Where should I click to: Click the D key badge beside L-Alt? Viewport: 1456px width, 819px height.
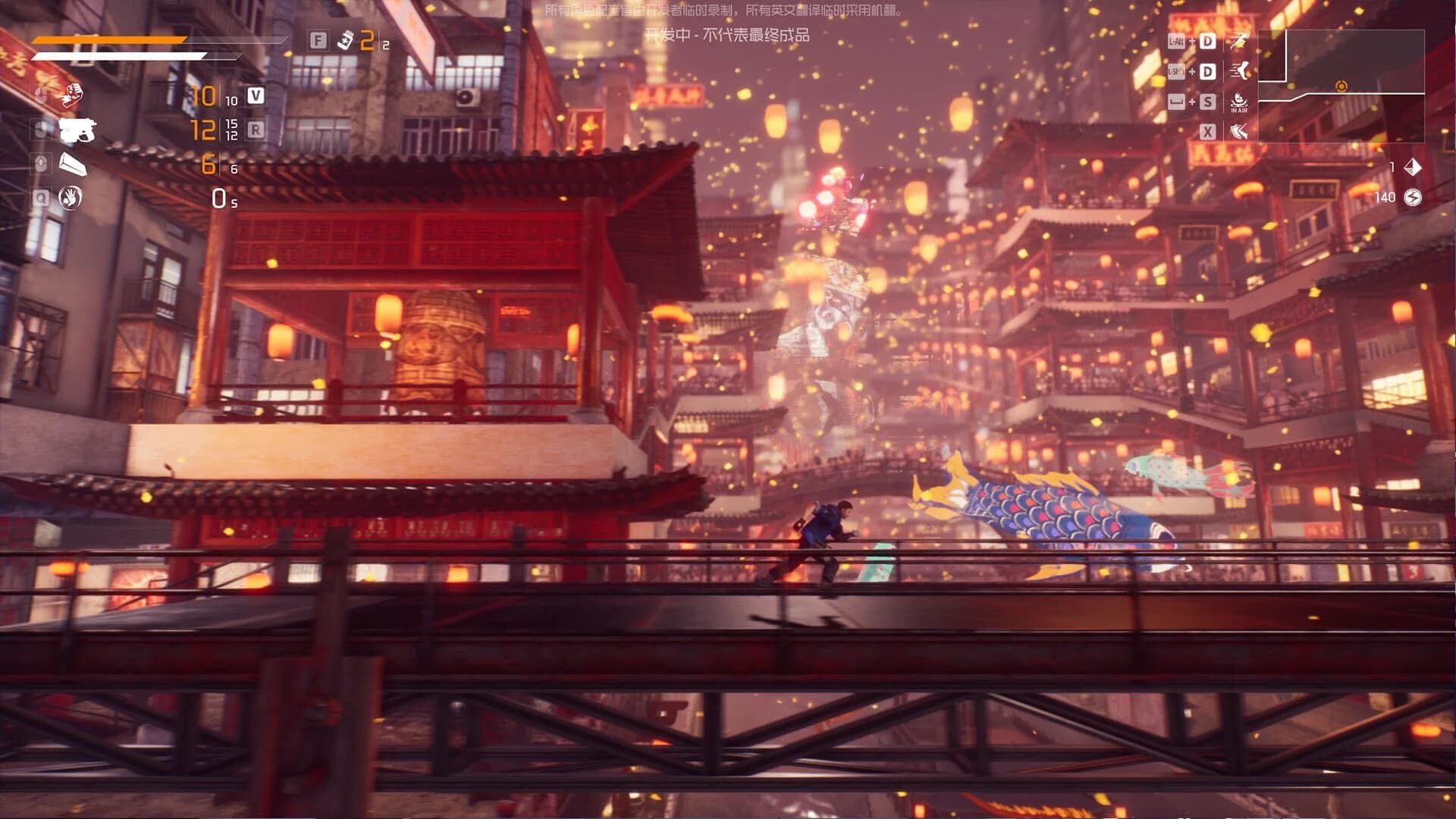pyautogui.click(x=1207, y=39)
